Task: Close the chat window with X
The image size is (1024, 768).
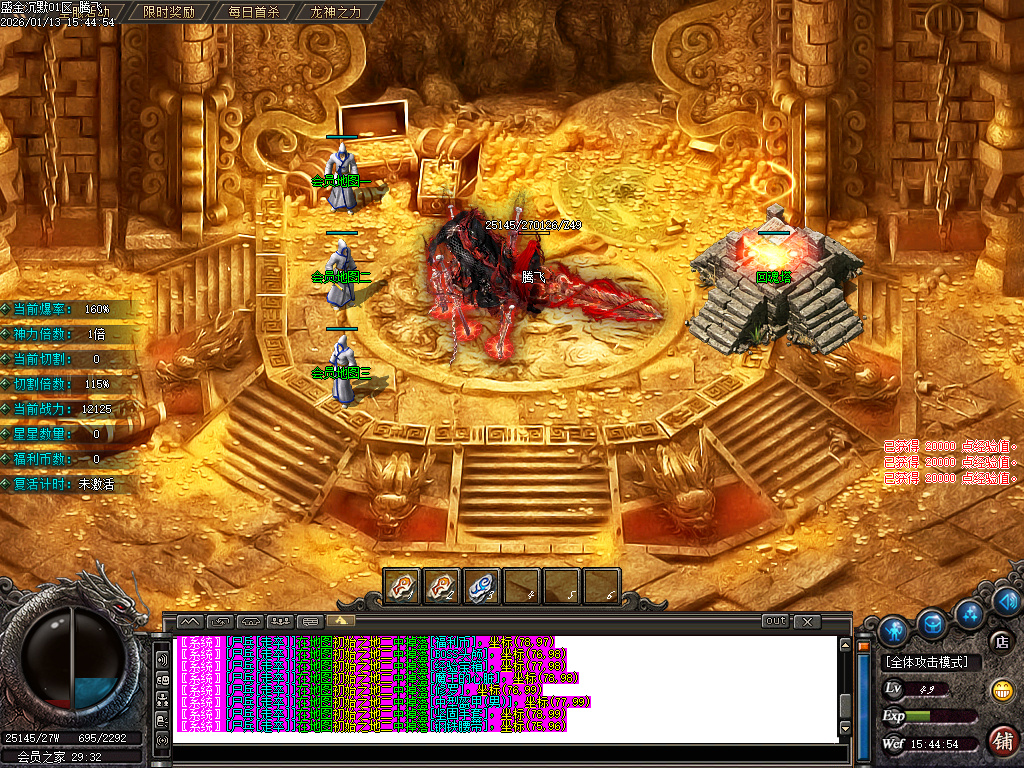Action: pos(807,621)
